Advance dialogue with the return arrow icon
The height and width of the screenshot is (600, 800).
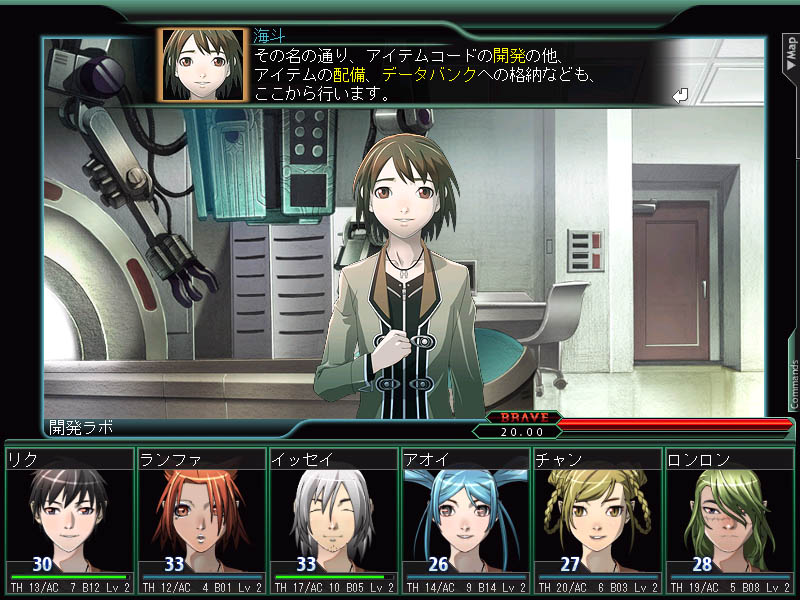point(681,95)
